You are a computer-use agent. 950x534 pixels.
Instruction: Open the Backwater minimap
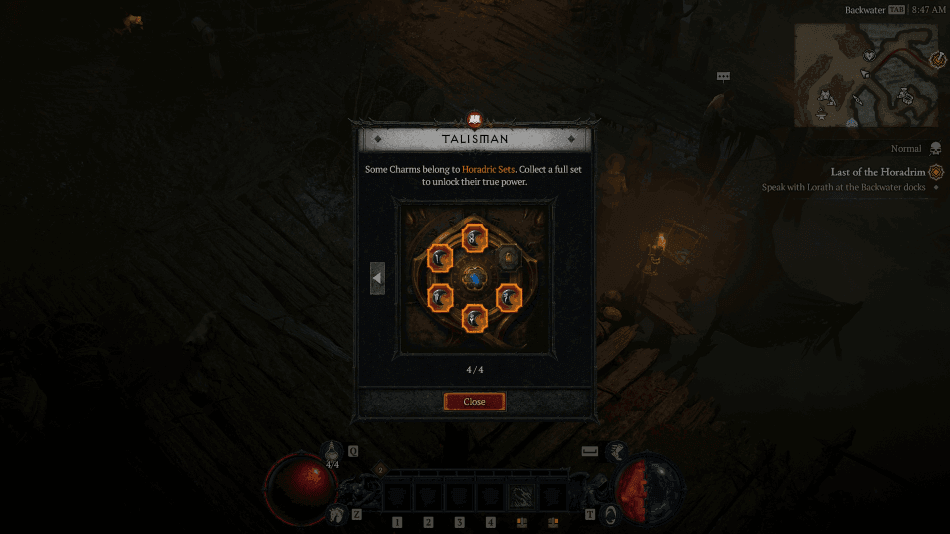click(x=868, y=74)
